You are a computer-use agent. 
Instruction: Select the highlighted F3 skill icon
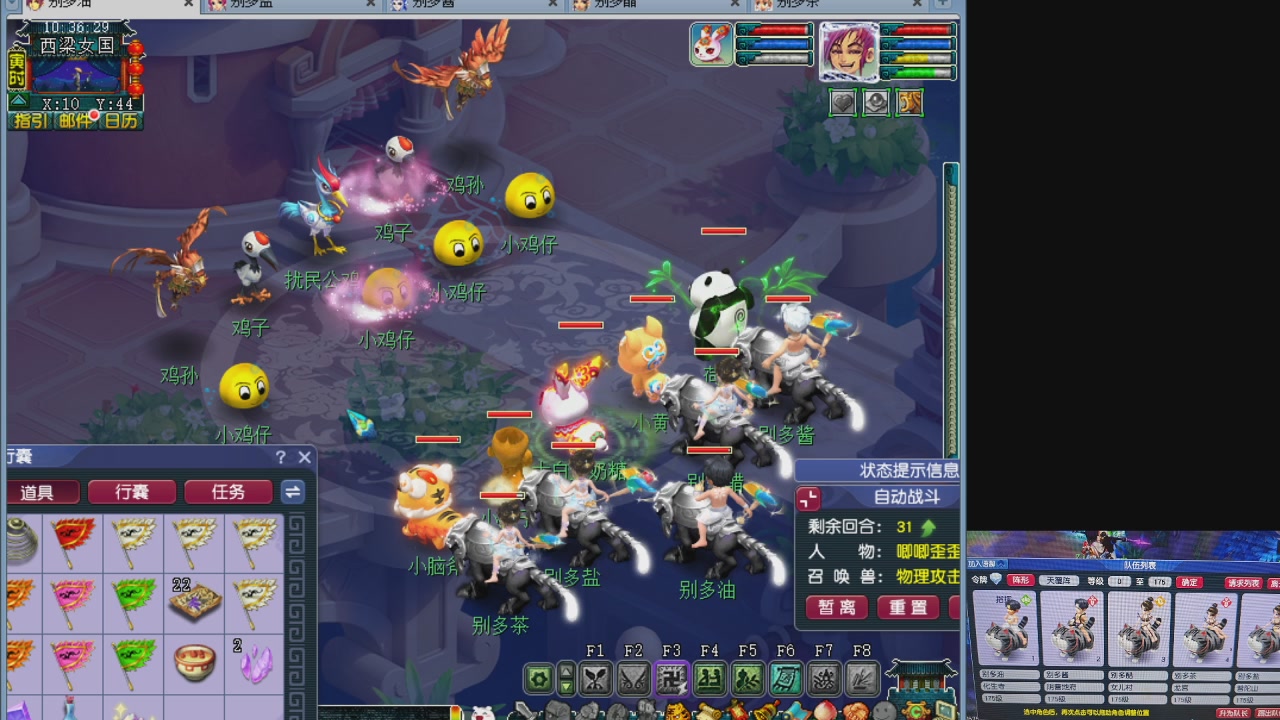pyautogui.click(x=673, y=677)
